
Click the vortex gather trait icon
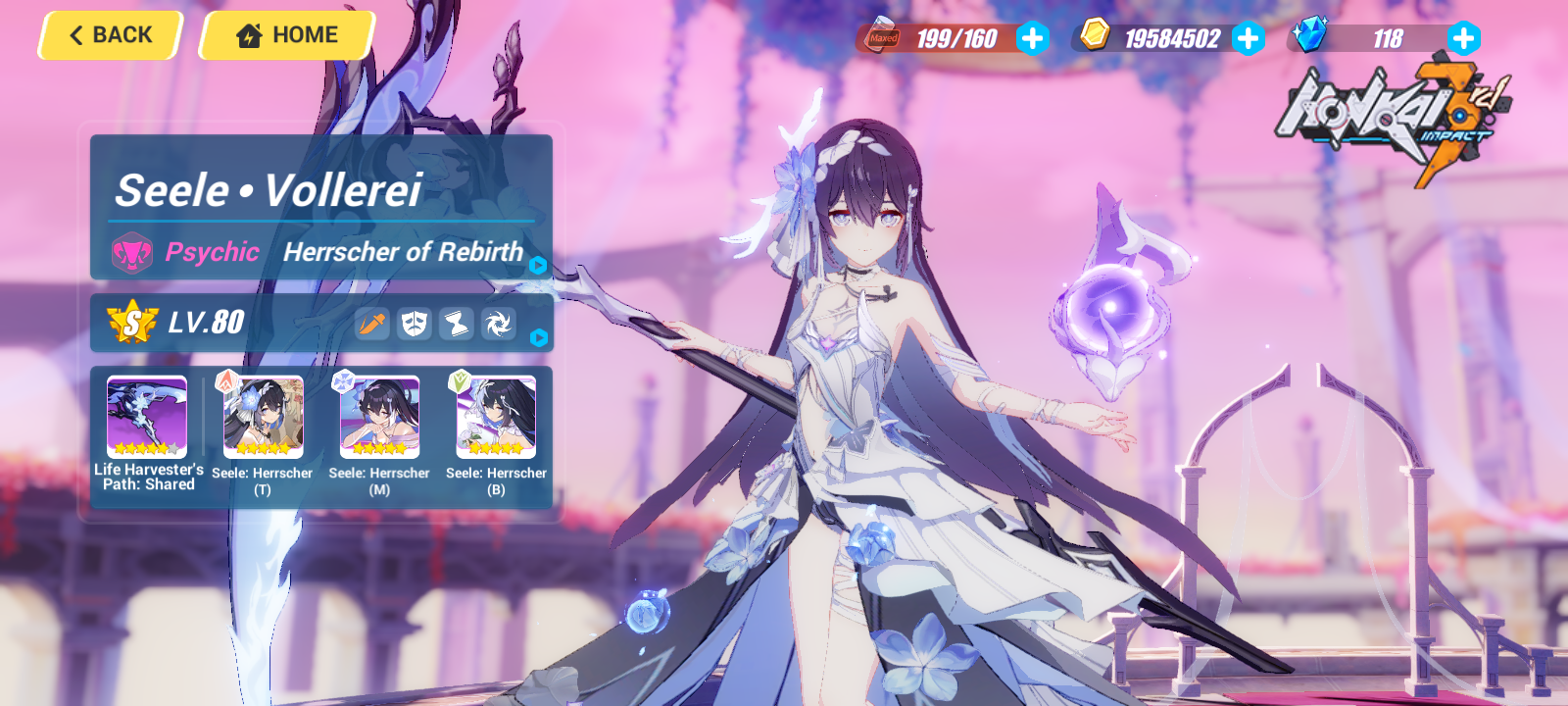[496, 324]
